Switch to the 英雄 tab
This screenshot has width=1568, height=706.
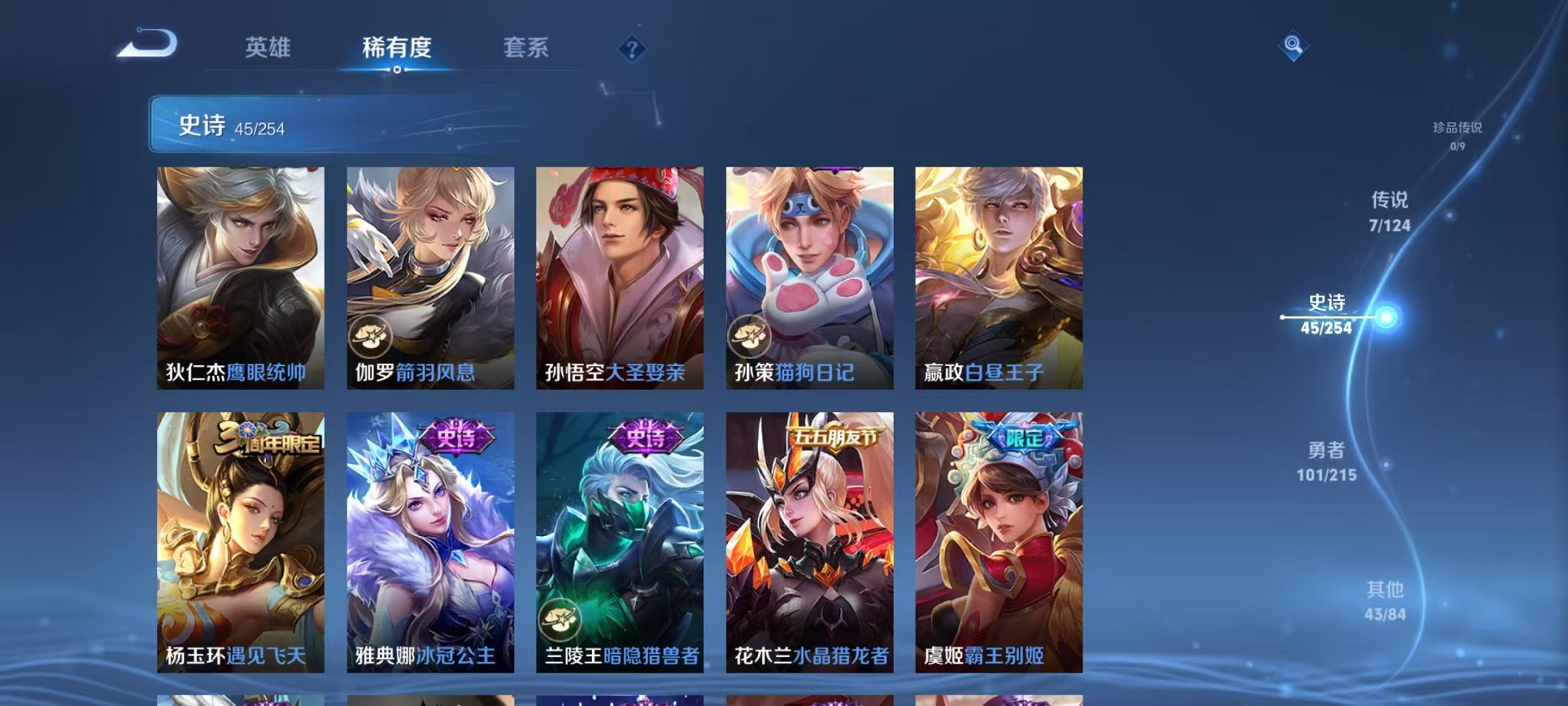click(267, 48)
